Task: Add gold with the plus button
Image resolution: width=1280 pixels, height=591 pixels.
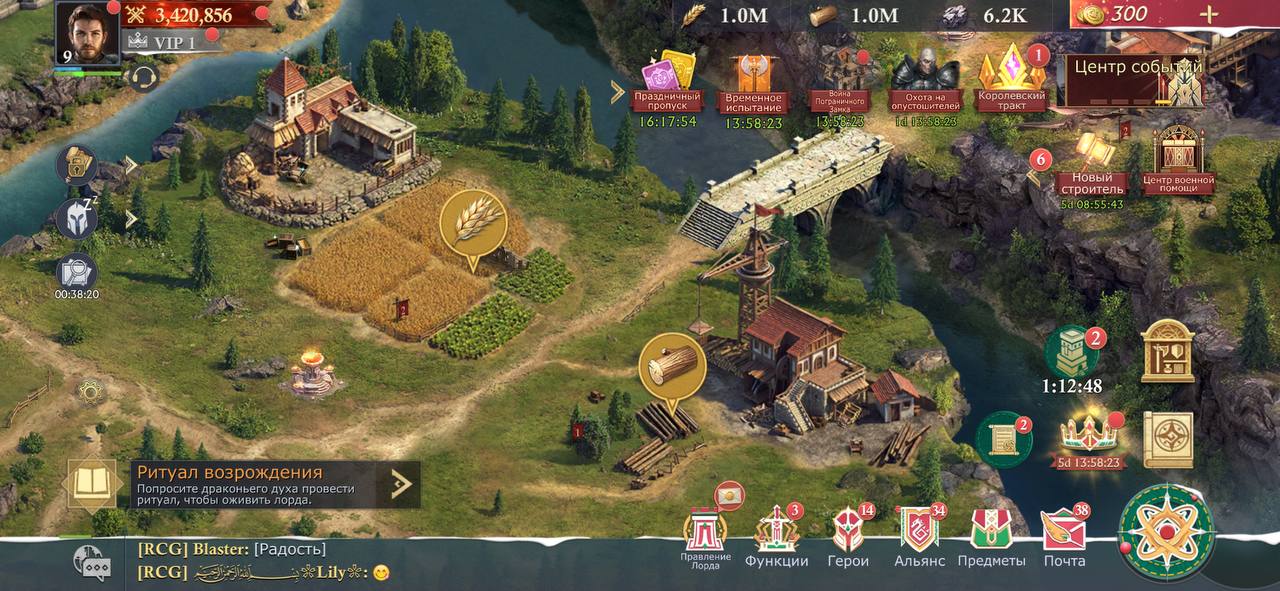Action: 1209,14
